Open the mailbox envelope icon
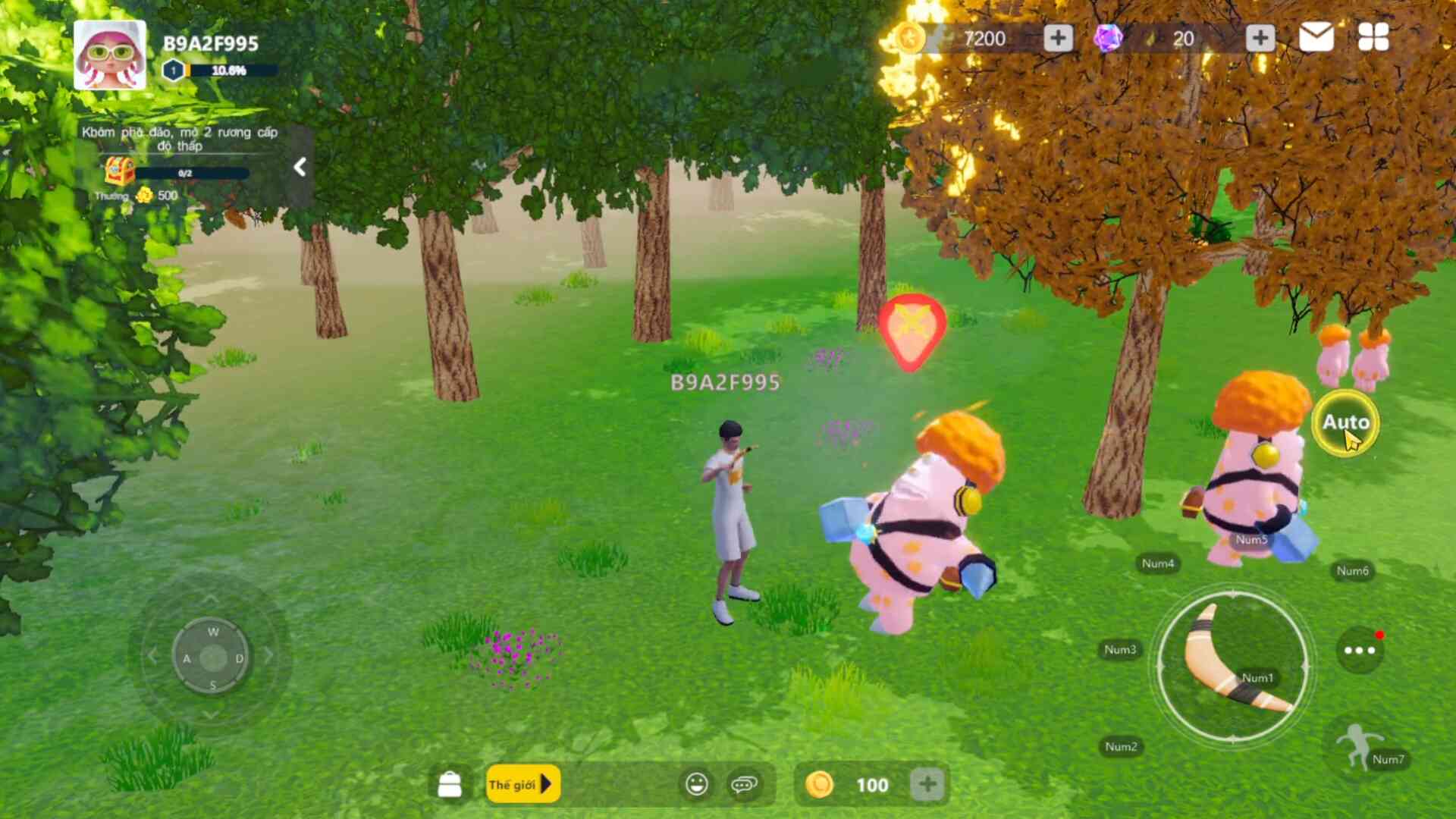The image size is (1456, 819). (1316, 37)
